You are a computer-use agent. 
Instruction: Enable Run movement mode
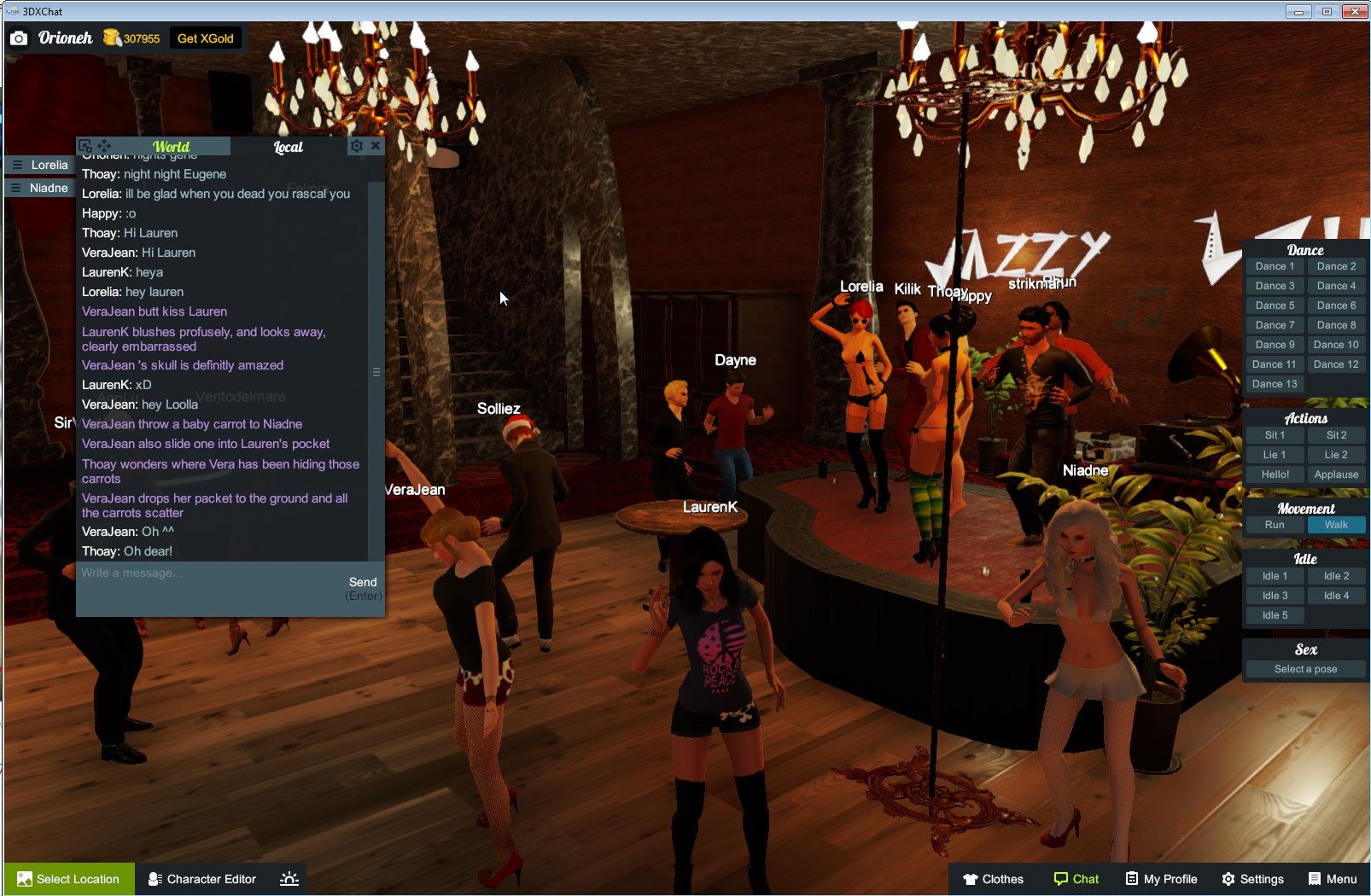1274,525
